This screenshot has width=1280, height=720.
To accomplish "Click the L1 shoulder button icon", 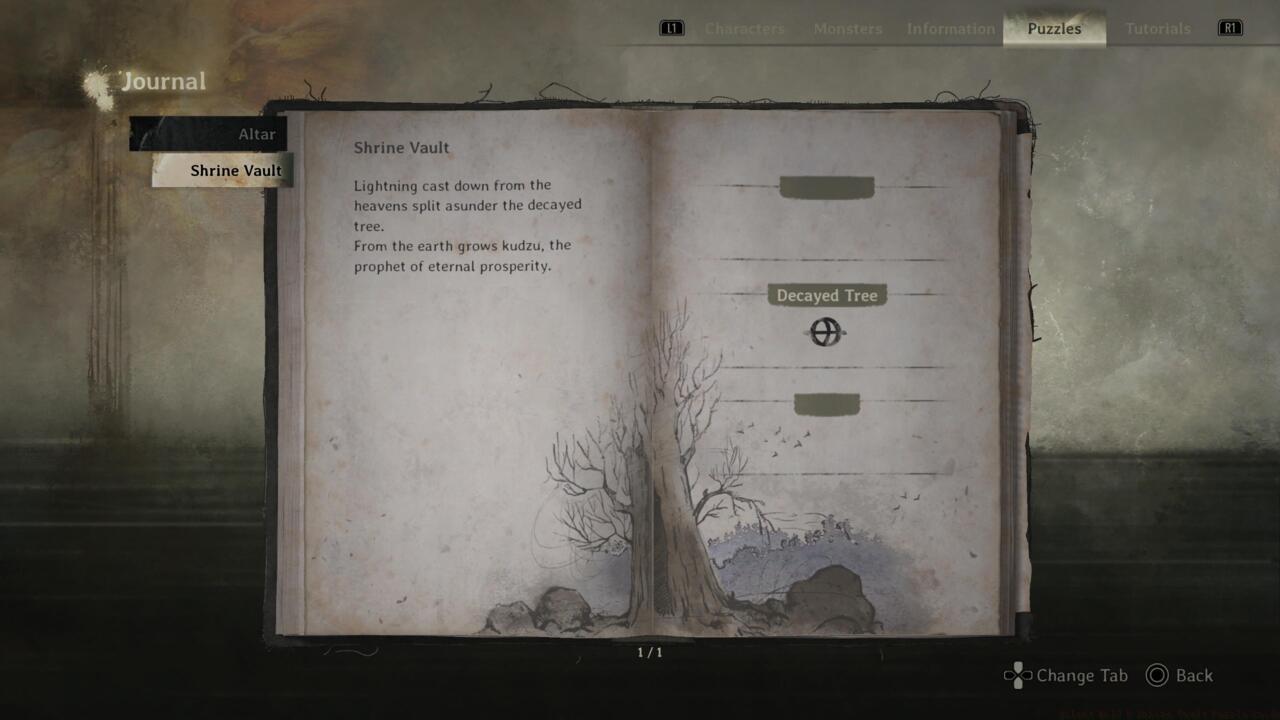I will (670, 28).
